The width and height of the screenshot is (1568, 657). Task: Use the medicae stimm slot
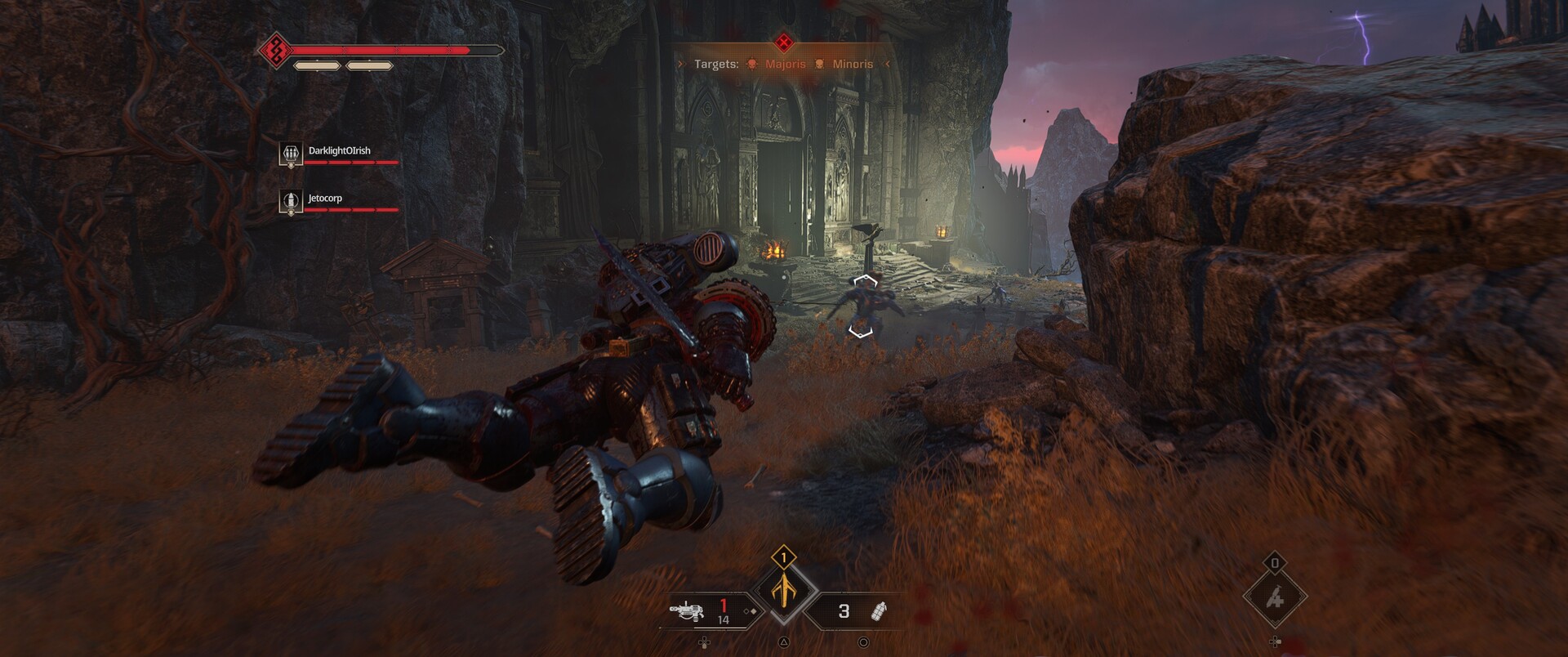[x=1274, y=599]
